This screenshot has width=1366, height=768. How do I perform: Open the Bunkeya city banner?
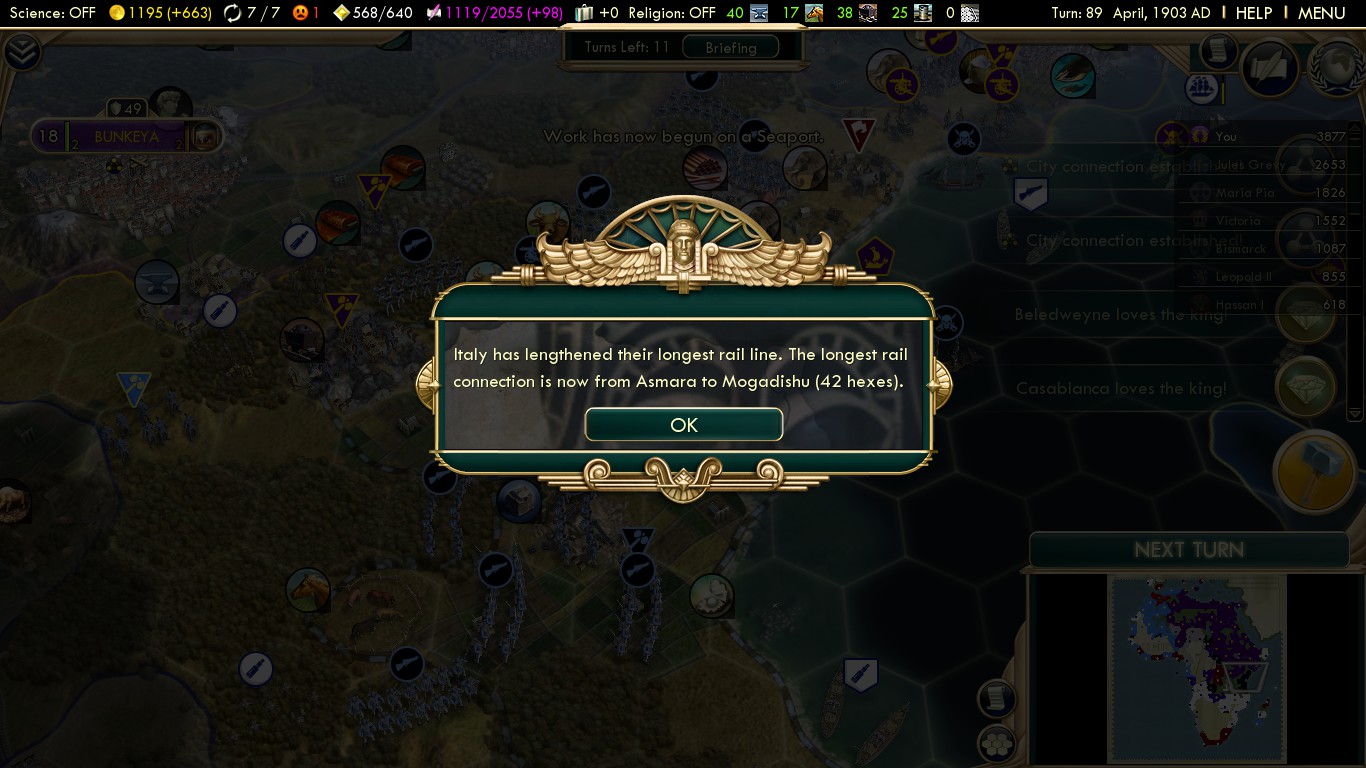click(126, 136)
